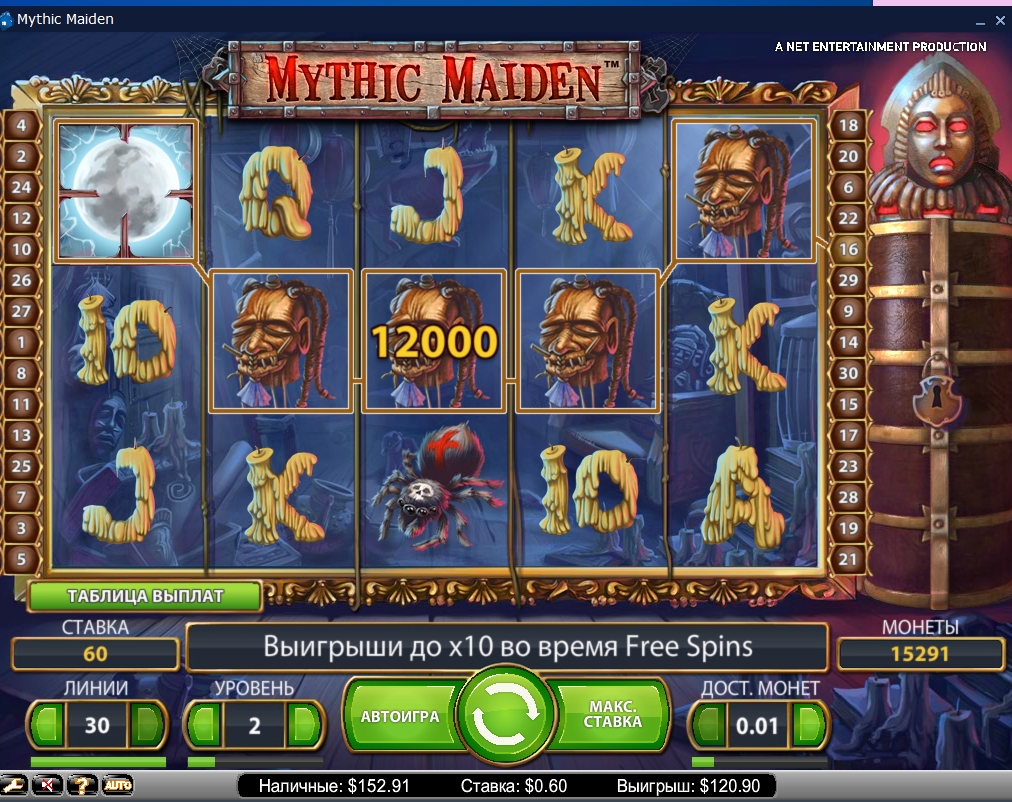1012x802 pixels.
Task: Select payline number 5 marker
Action: 22,559
